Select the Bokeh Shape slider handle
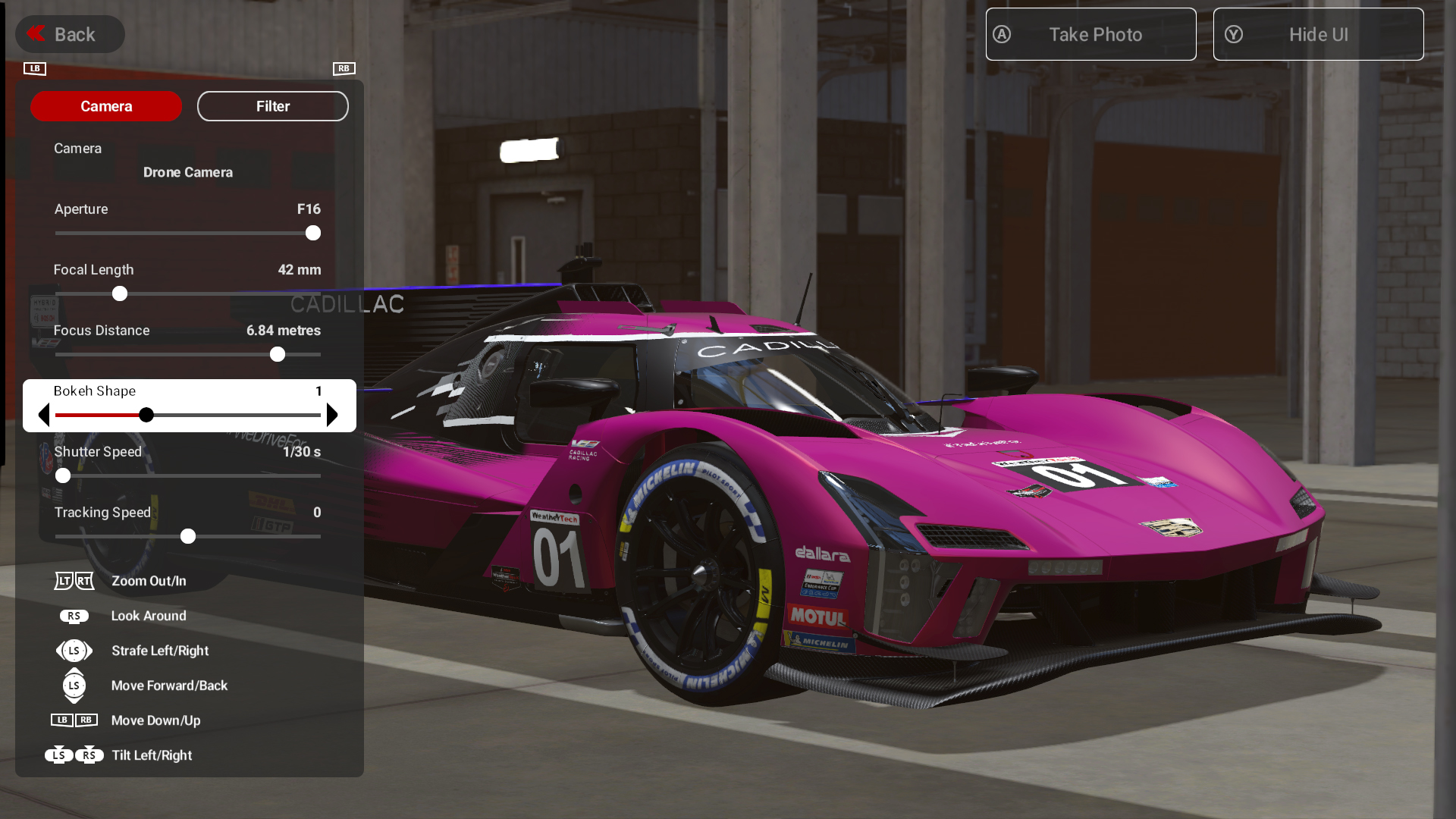1456x819 pixels. [x=146, y=415]
